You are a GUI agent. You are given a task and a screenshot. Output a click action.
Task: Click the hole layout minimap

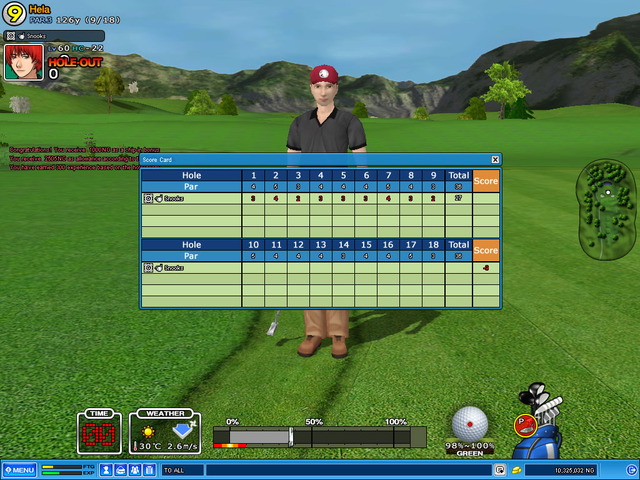[x=606, y=208]
